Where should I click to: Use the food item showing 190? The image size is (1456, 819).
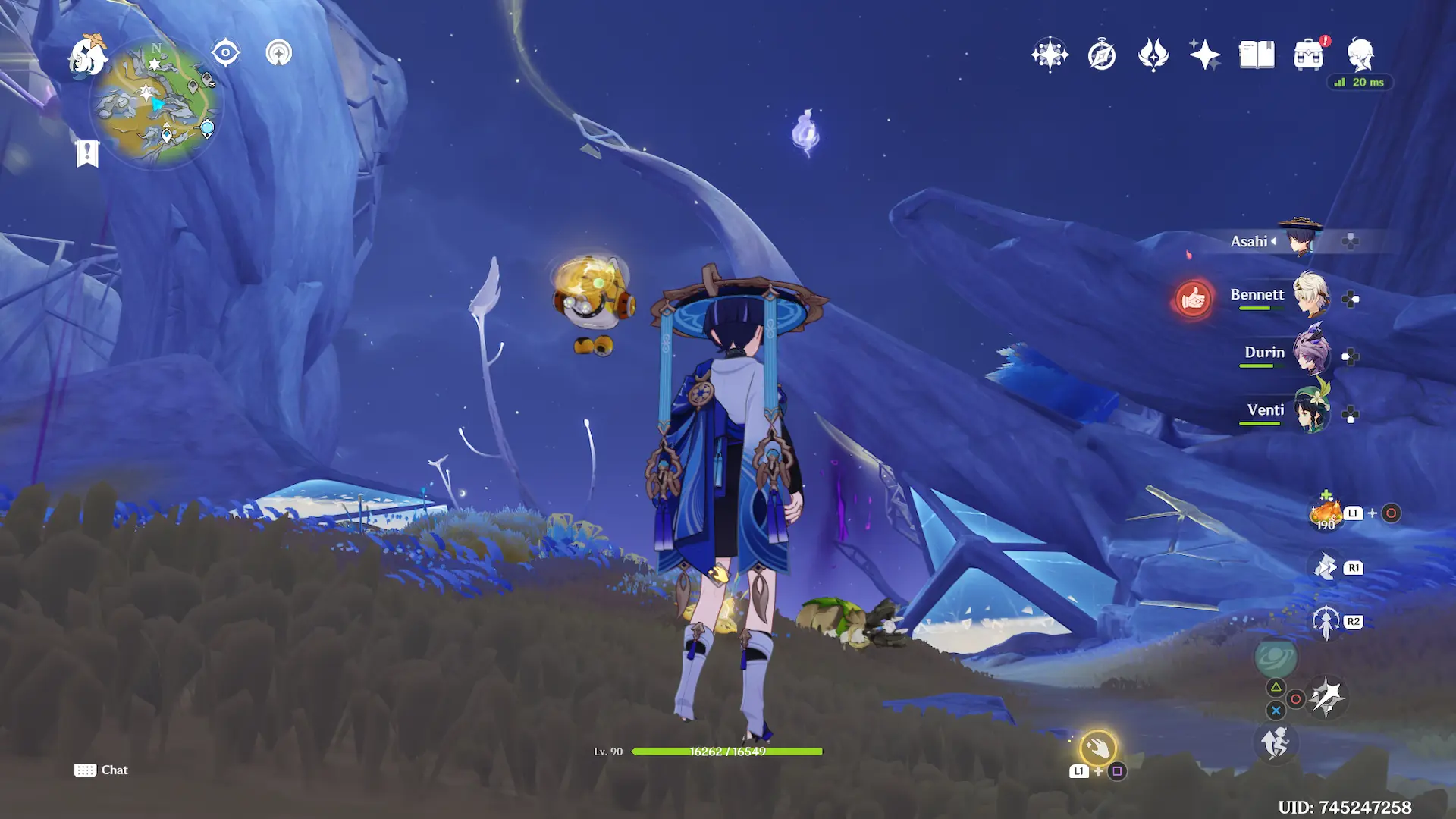tap(1326, 513)
